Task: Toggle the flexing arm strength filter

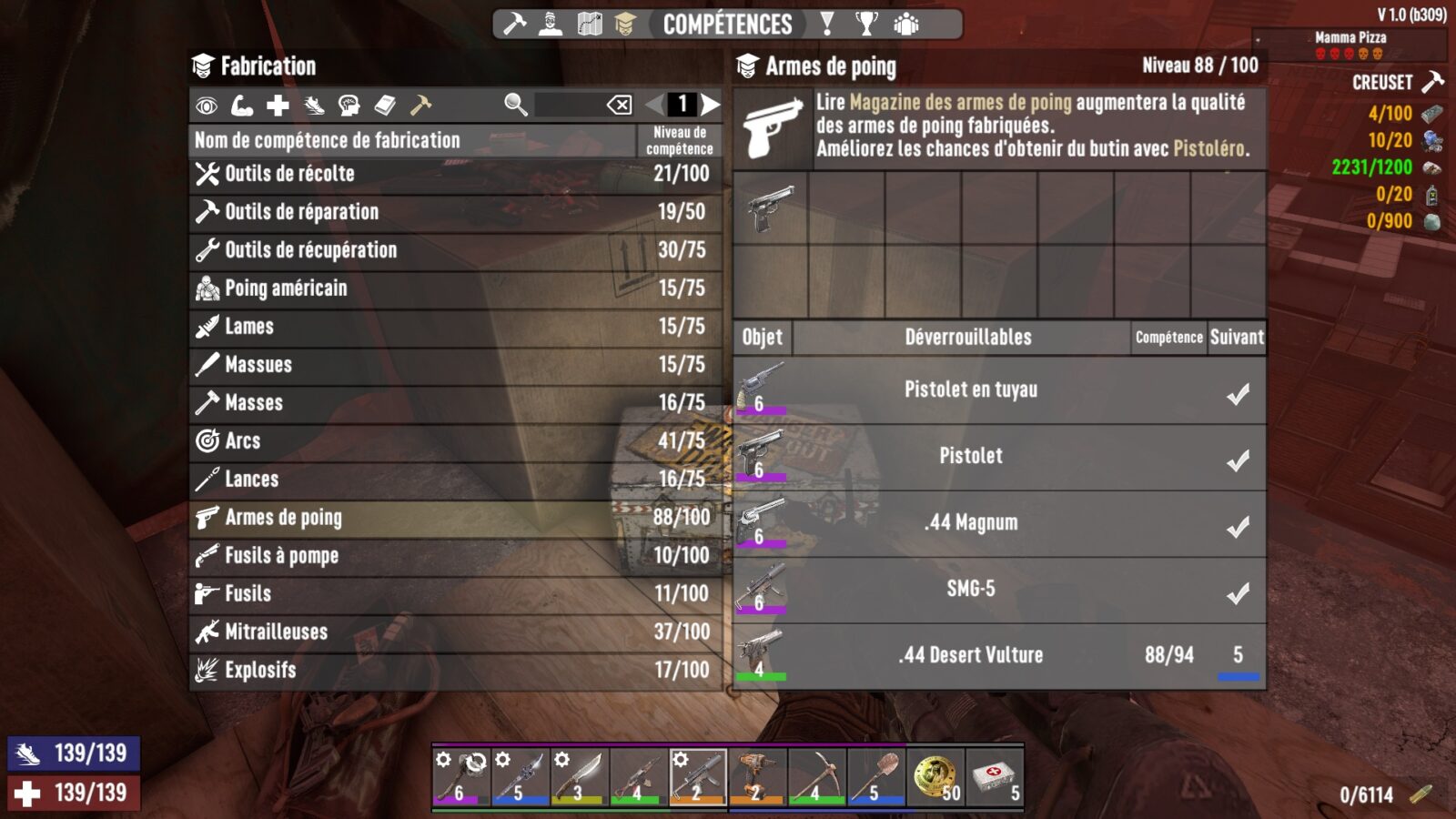Action: click(x=242, y=107)
